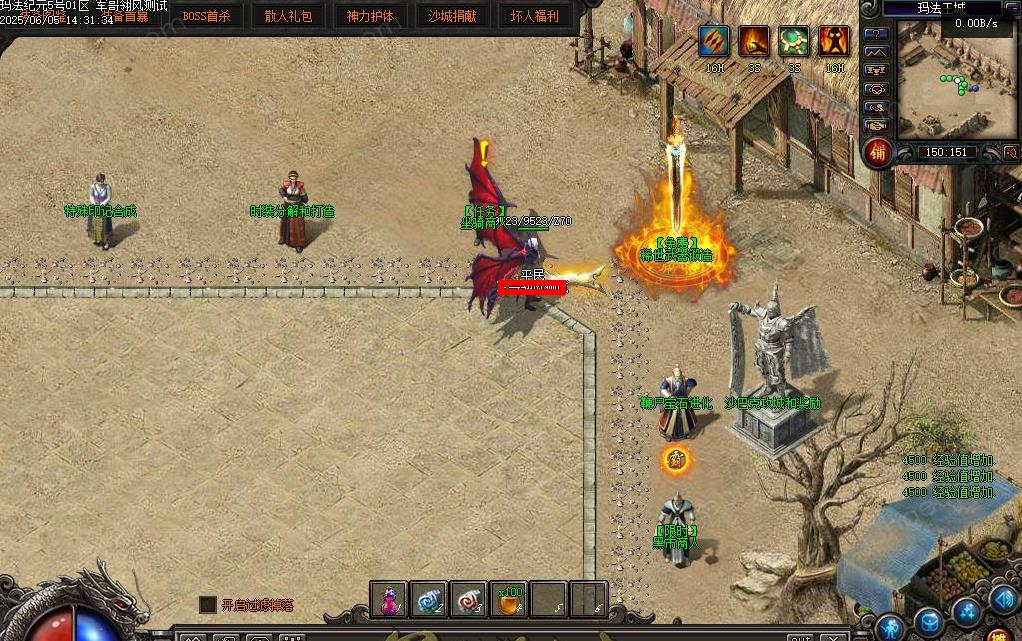Click the flaming figure buff icon

tap(834, 41)
